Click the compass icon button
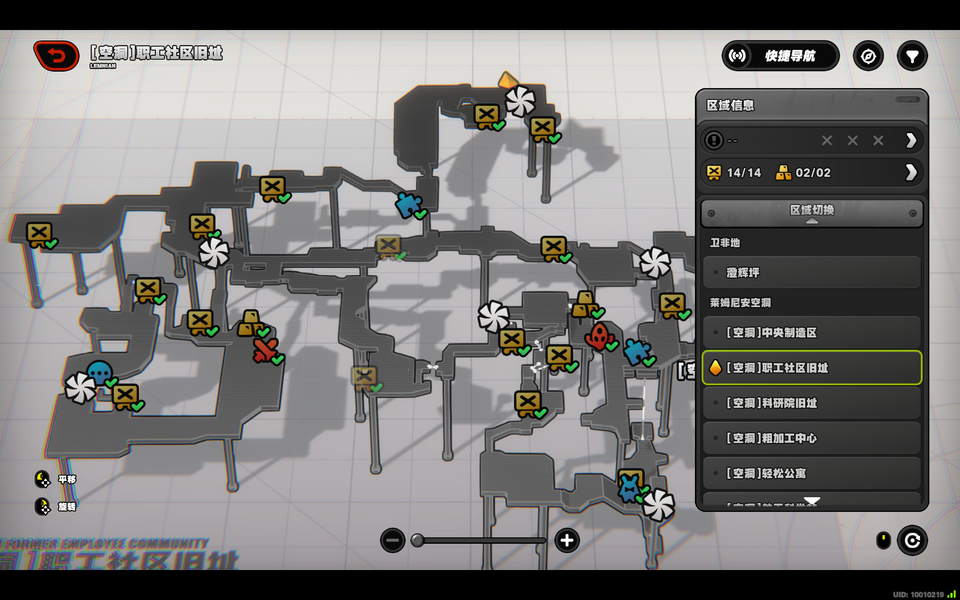The width and height of the screenshot is (960, 600). (x=868, y=56)
